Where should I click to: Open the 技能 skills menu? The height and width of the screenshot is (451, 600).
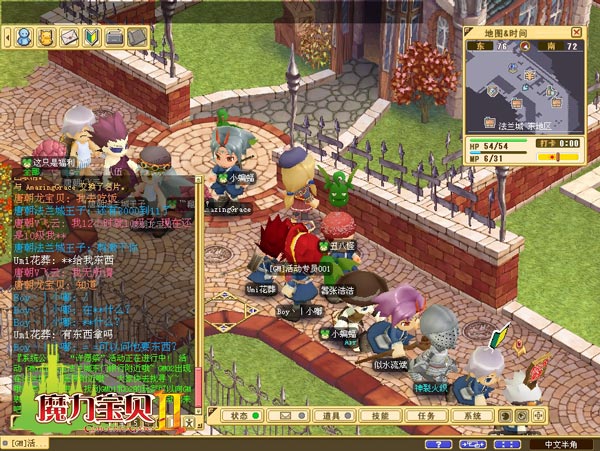(380, 415)
